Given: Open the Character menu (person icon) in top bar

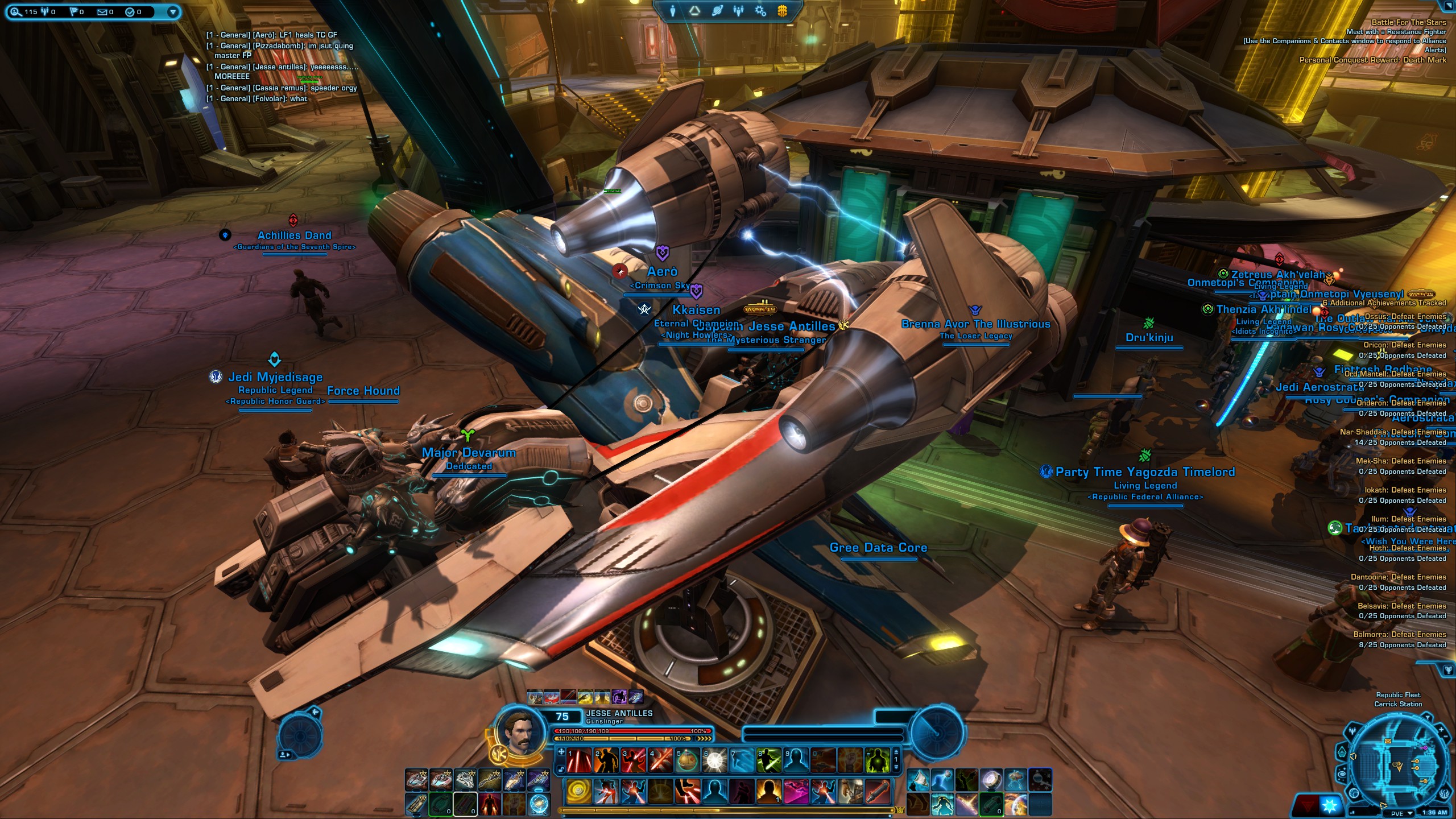Looking at the screenshot, I should click(x=673, y=11).
